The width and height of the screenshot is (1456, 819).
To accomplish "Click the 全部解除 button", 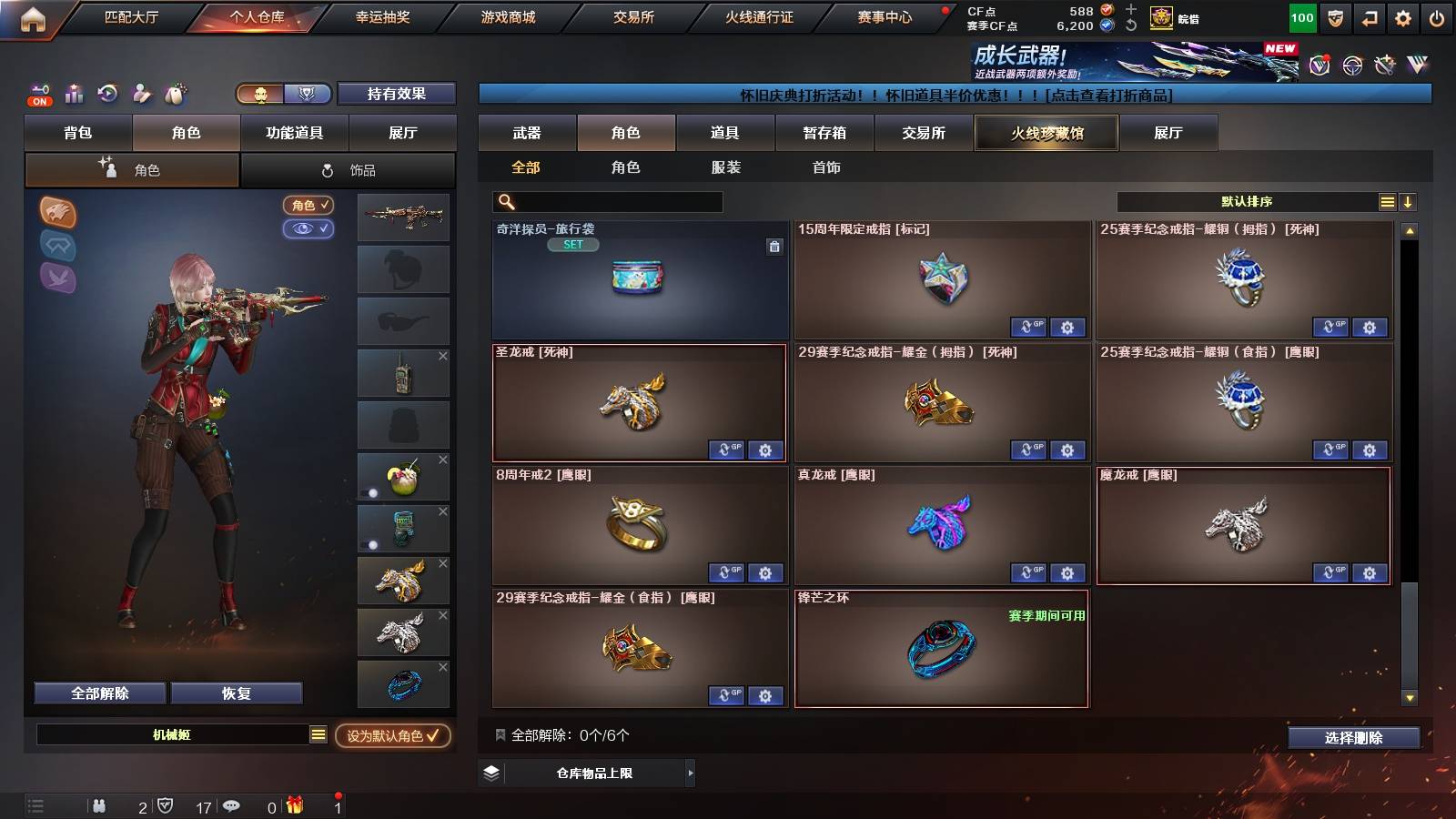I will (98, 693).
